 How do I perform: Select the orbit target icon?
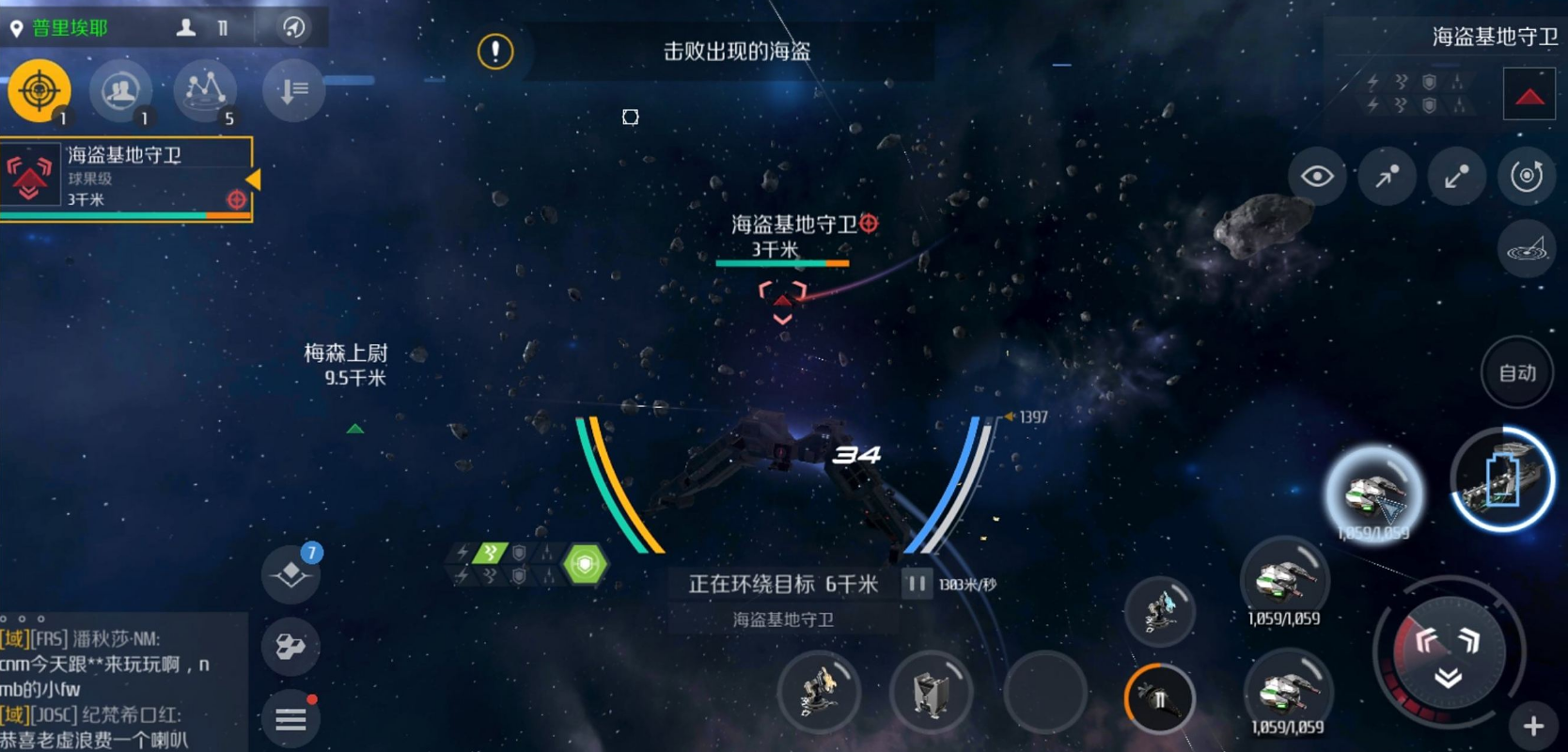coord(1526,176)
